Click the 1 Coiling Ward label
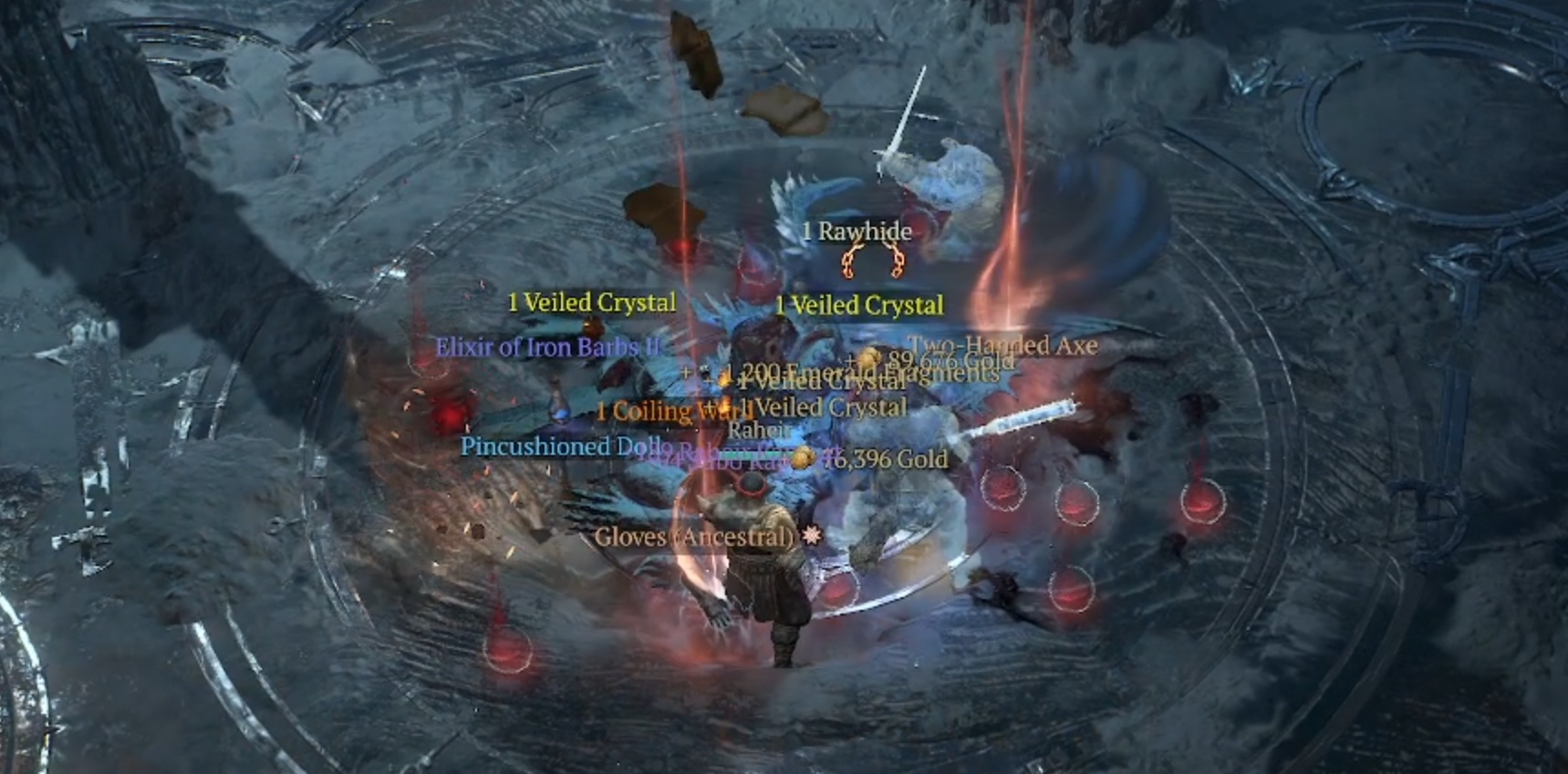Viewport: 1568px width, 774px height. [x=672, y=410]
